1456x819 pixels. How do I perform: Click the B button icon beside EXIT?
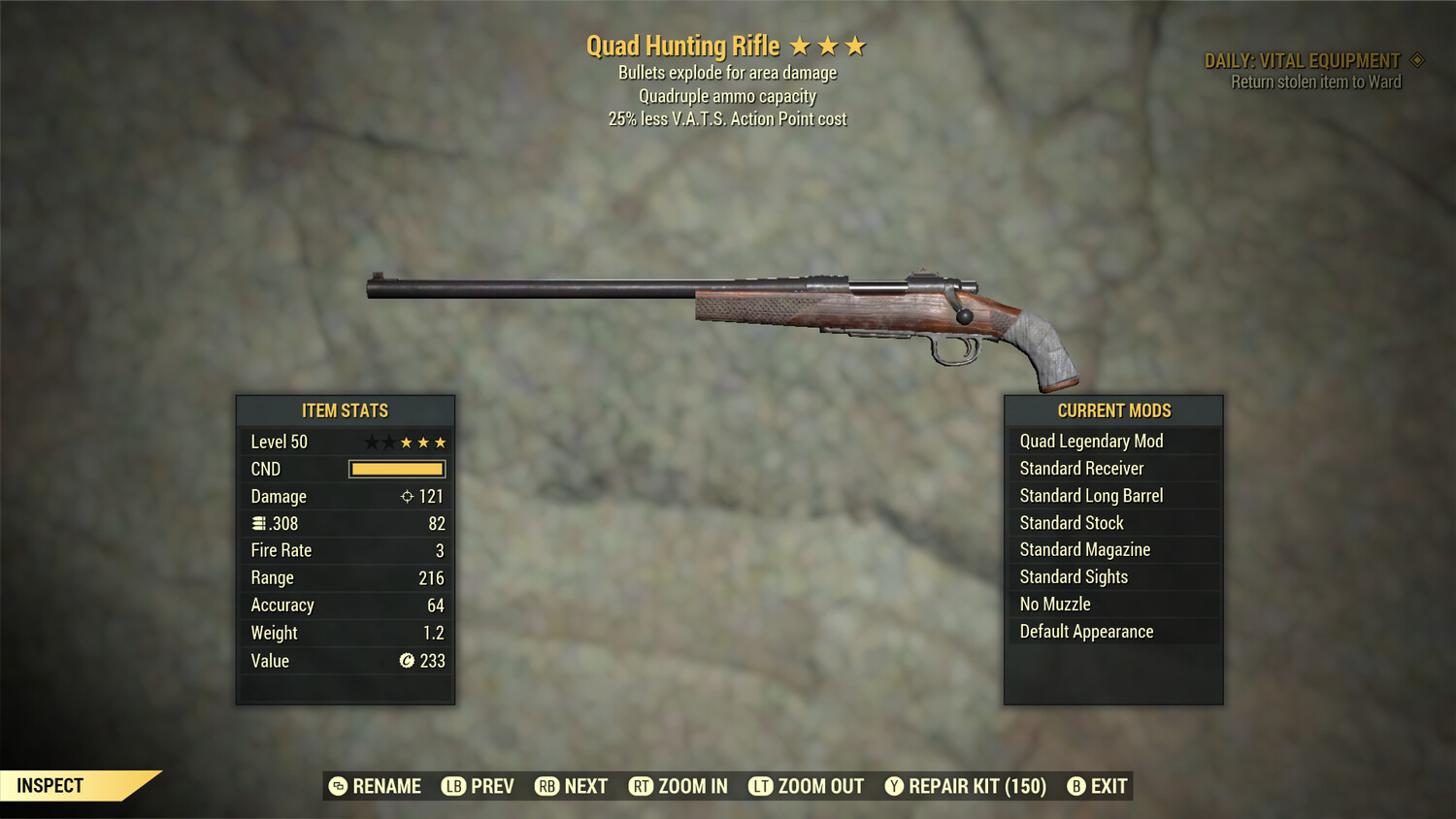coord(1075,786)
